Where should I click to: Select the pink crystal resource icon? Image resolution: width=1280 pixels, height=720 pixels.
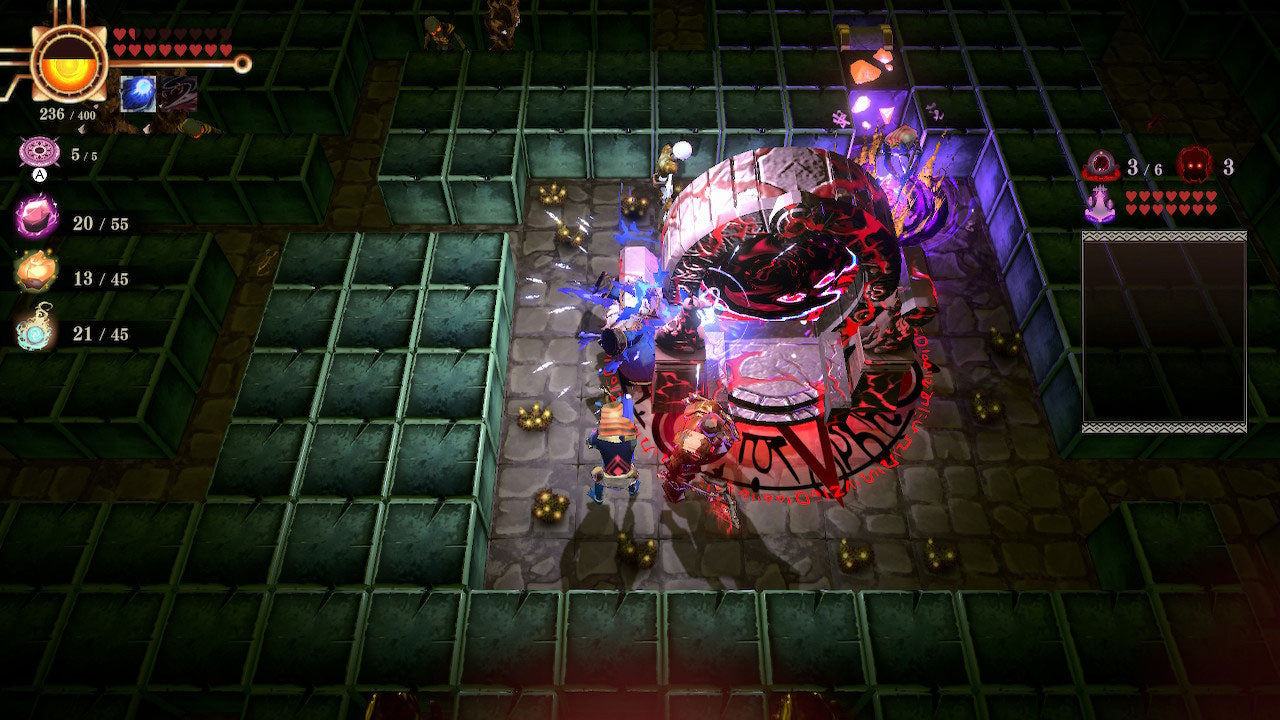pyautogui.click(x=37, y=220)
